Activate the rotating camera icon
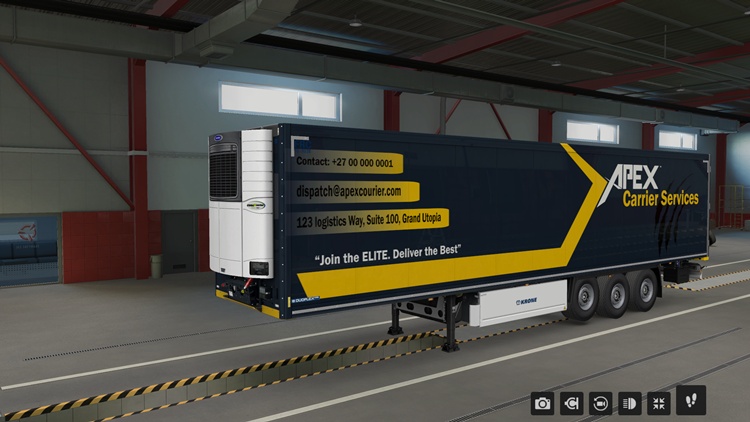Image resolution: width=750 pixels, height=422 pixels. [601, 403]
